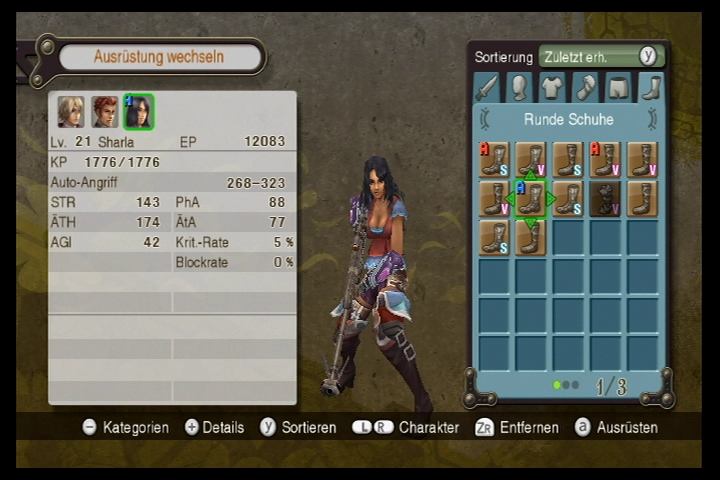Image resolution: width=720 pixels, height=480 pixels.
Task: Open the leg armor shorts tab
Action: [618, 87]
